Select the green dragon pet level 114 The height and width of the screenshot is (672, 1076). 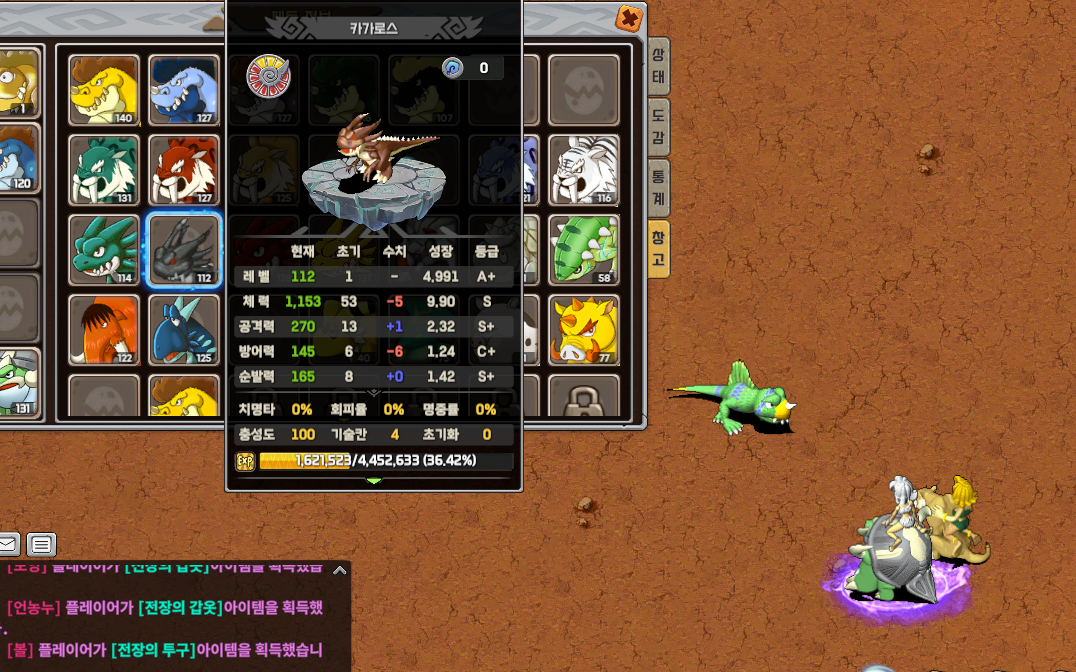tap(104, 250)
